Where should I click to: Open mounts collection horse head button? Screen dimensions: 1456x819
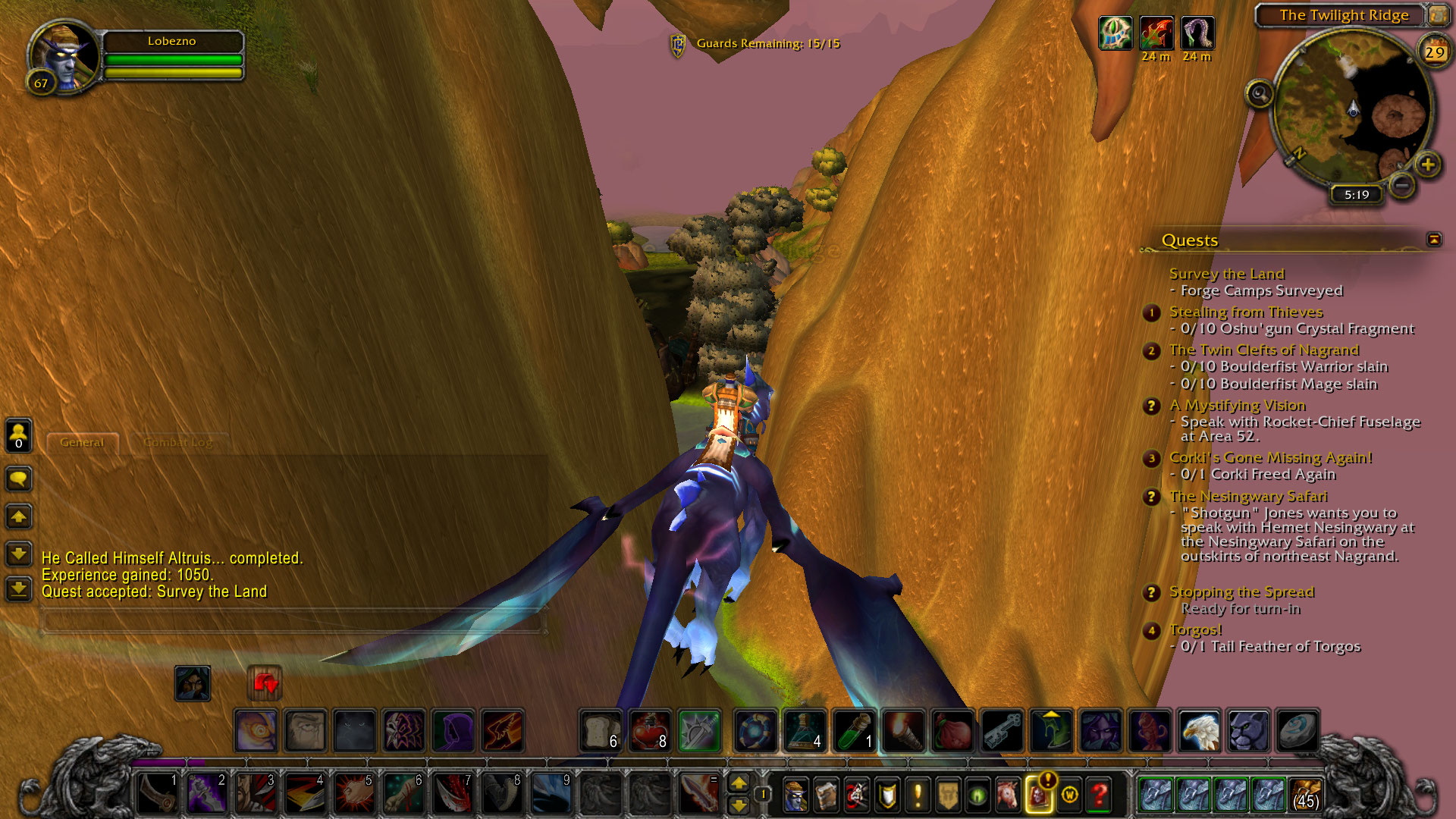click(x=1008, y=795)
